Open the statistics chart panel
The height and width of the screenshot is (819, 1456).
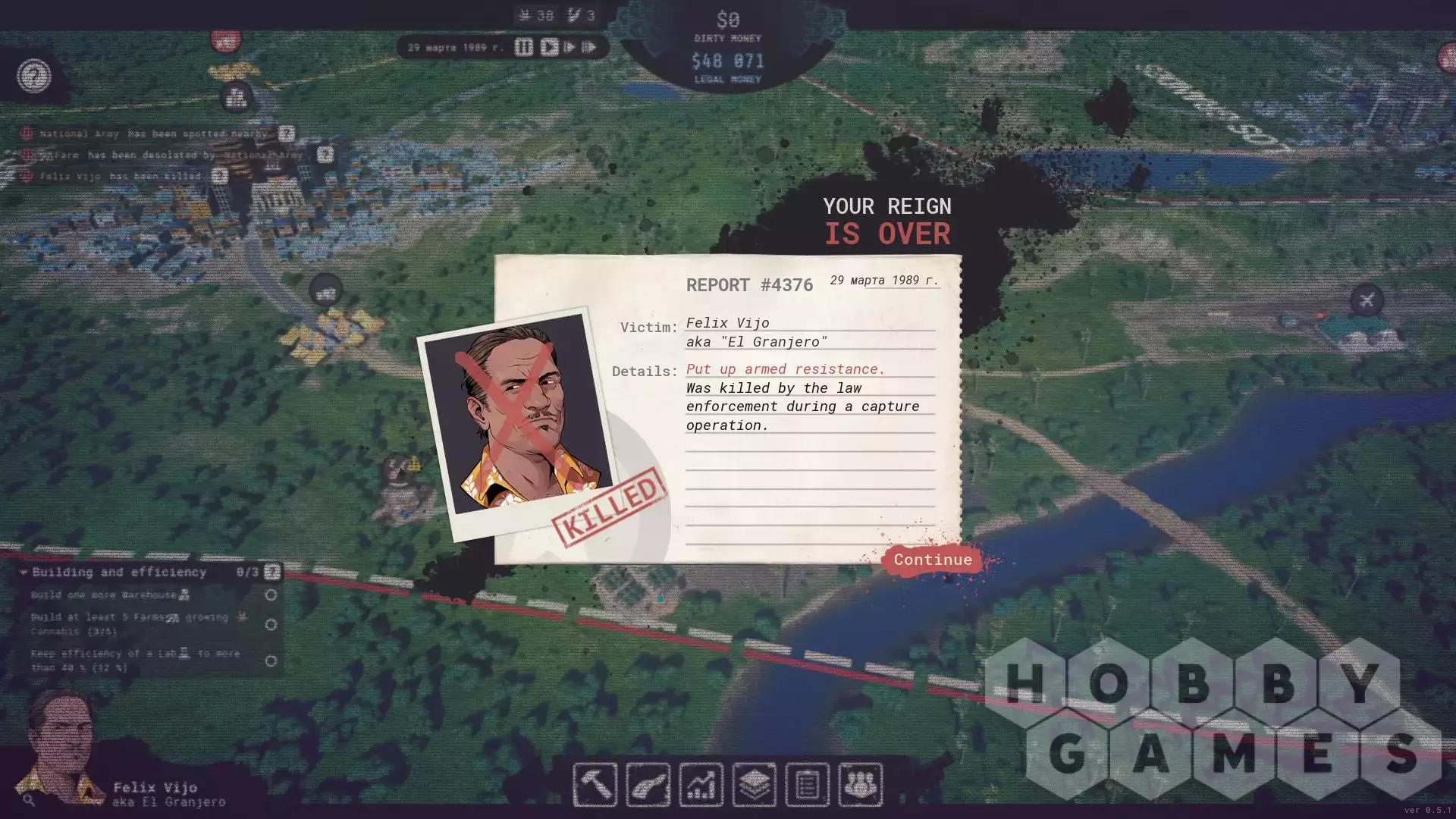click(701, 784)
